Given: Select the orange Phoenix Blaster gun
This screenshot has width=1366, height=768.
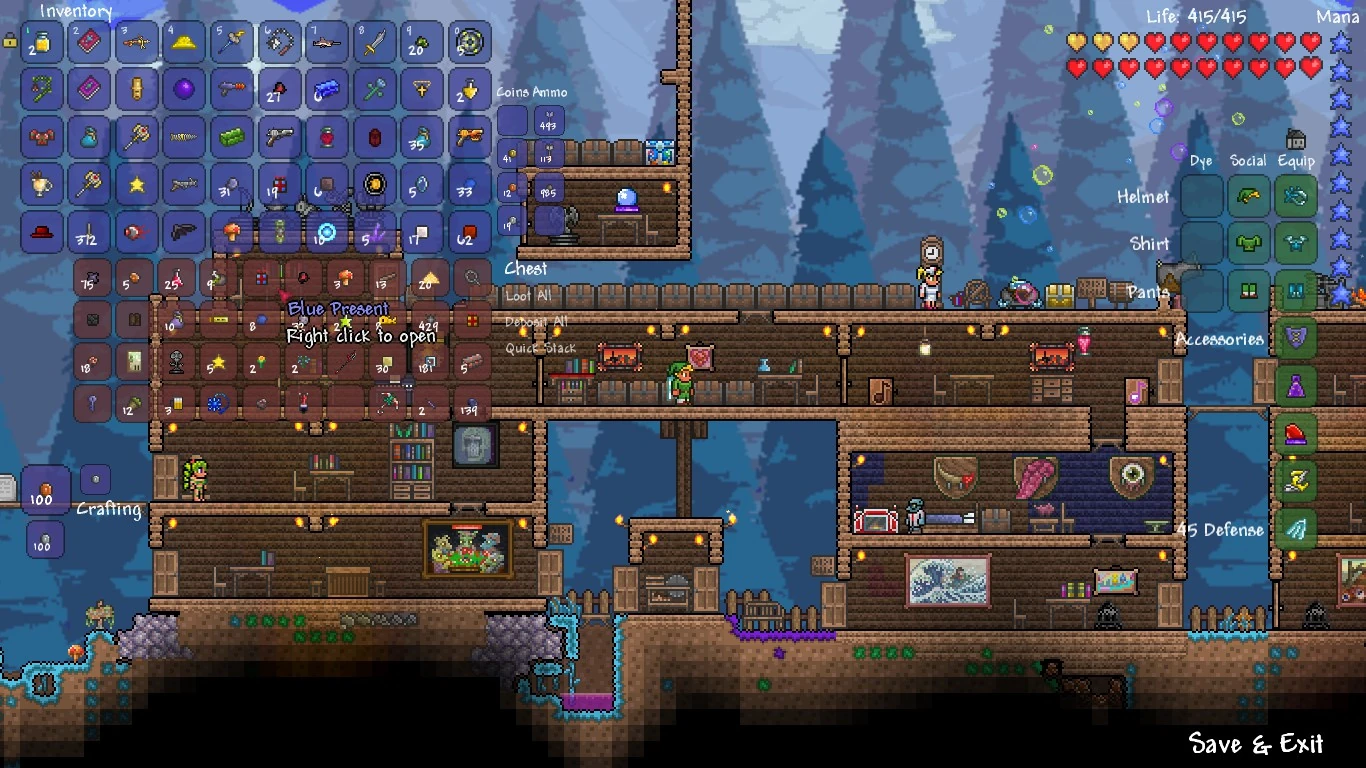Looking at the screenshot, I should pos(471,139).
